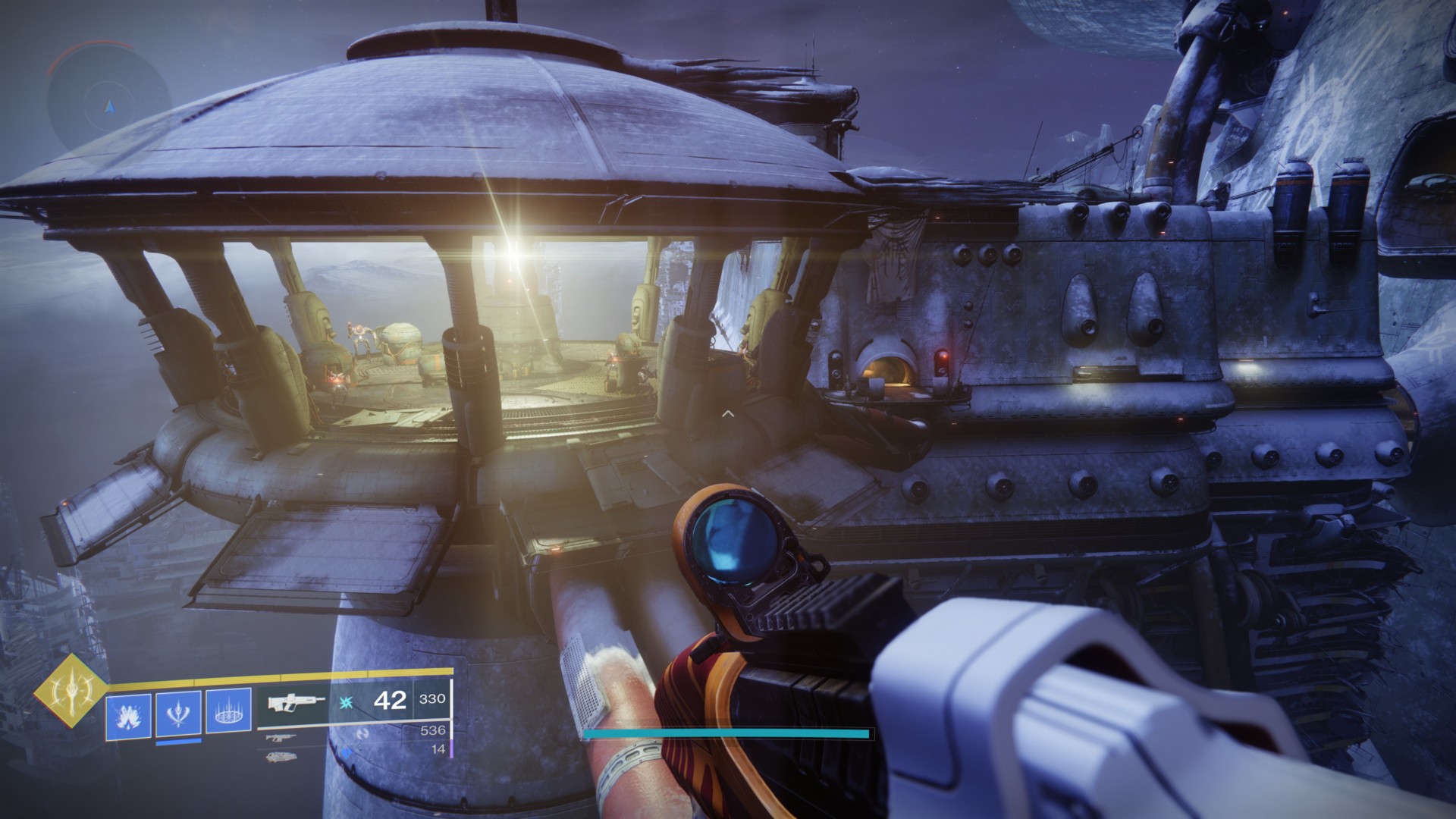The height and width of the screenshot is (819, 1456).
Task: Switch to the second weapon in the list
Action: tap(281, 737)
